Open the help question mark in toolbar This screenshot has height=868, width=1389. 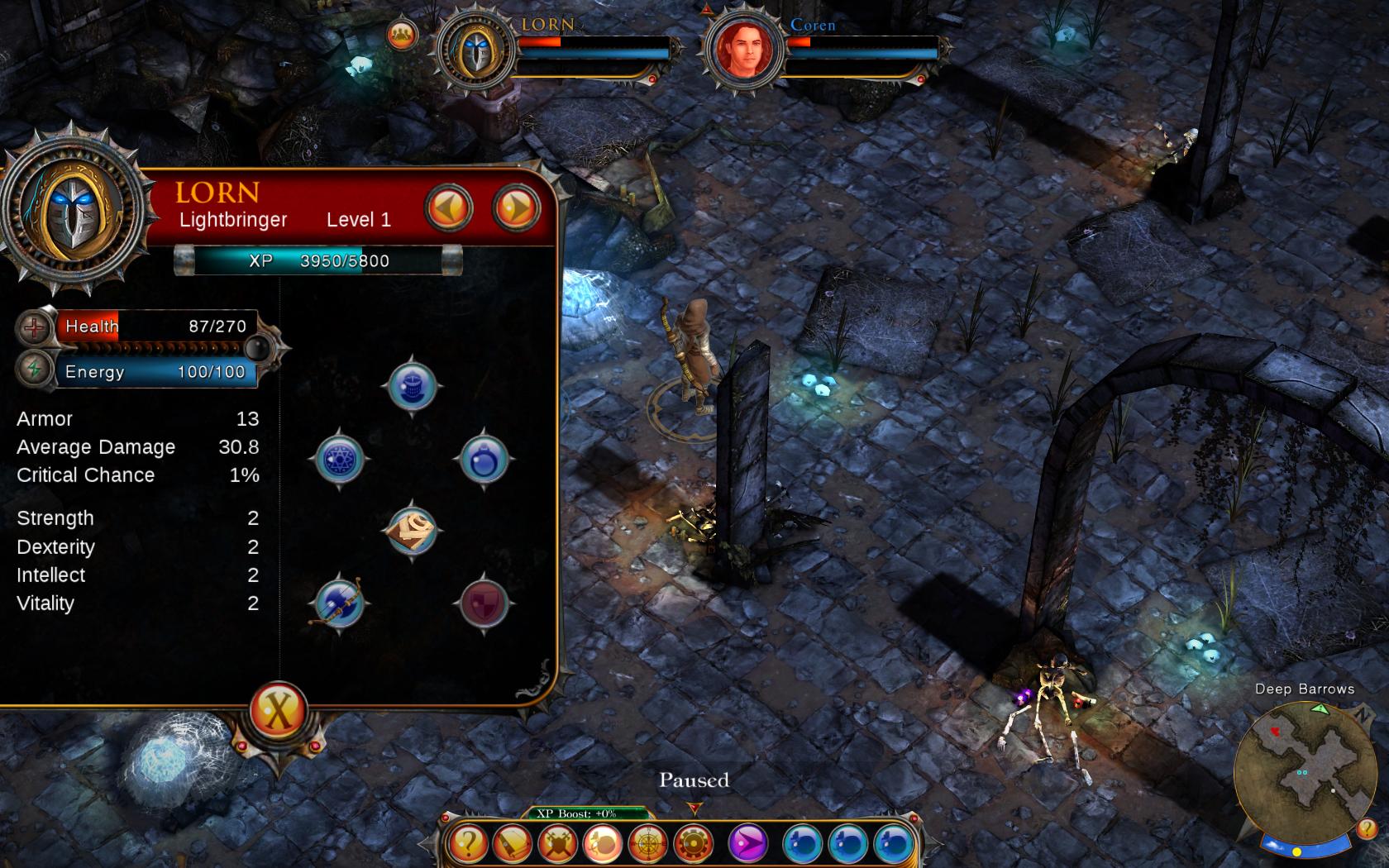tap(468, 844)
